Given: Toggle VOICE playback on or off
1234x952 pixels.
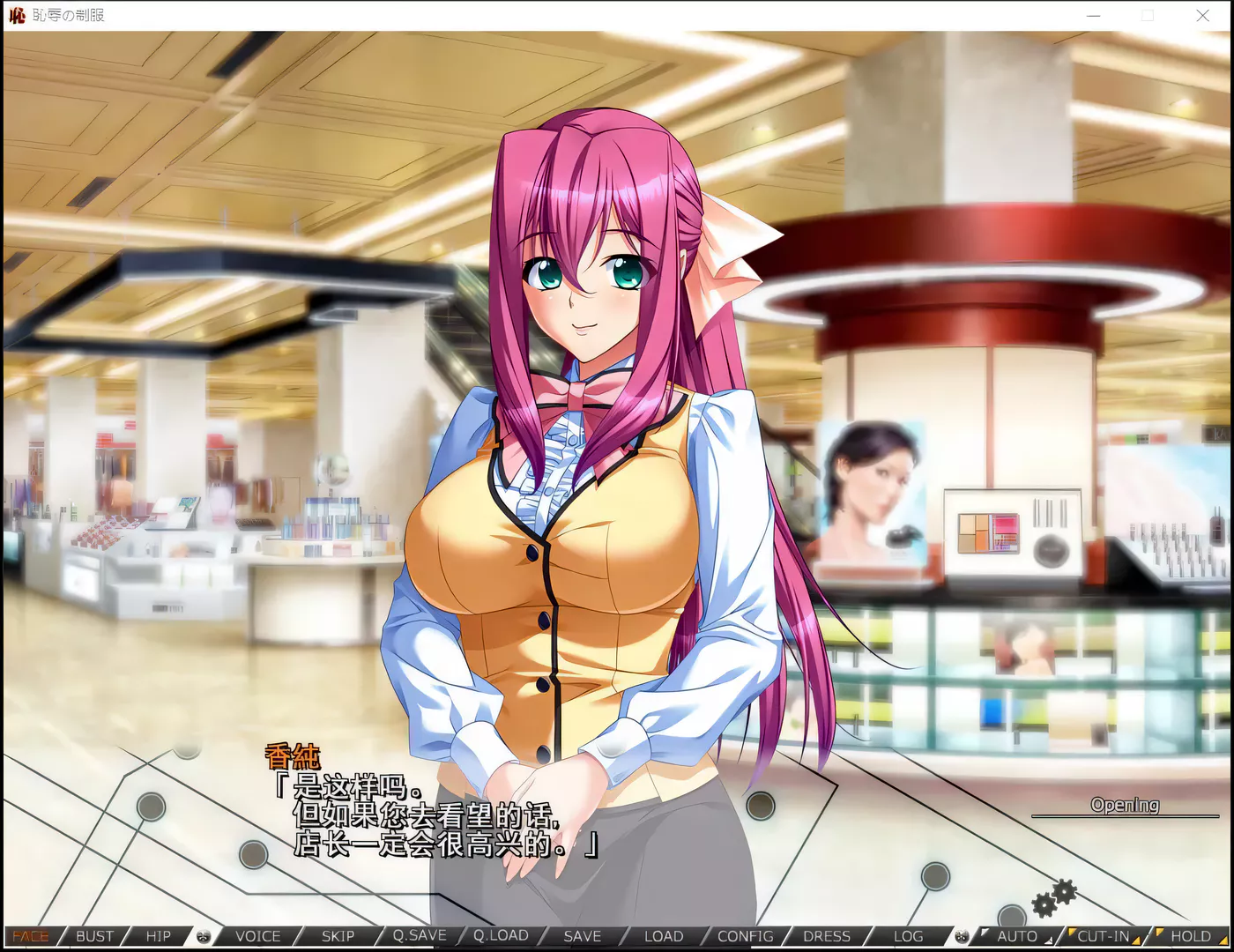Looking at the screenshot, I should [x=256, y=936].
